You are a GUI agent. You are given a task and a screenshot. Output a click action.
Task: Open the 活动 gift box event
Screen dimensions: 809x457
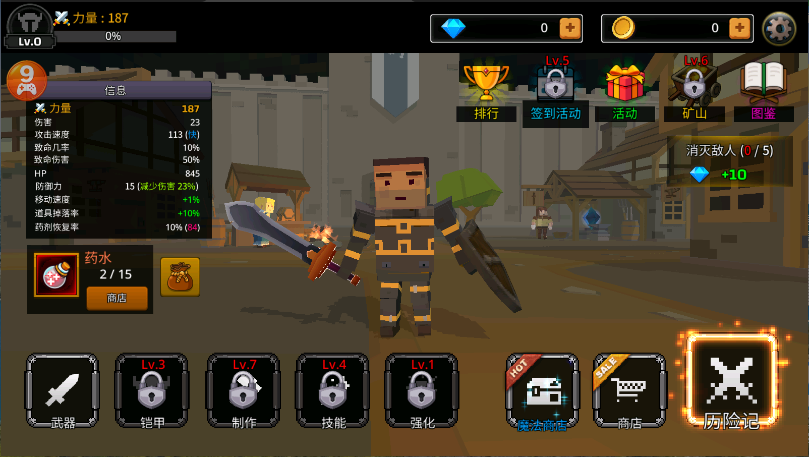(624, 92)
